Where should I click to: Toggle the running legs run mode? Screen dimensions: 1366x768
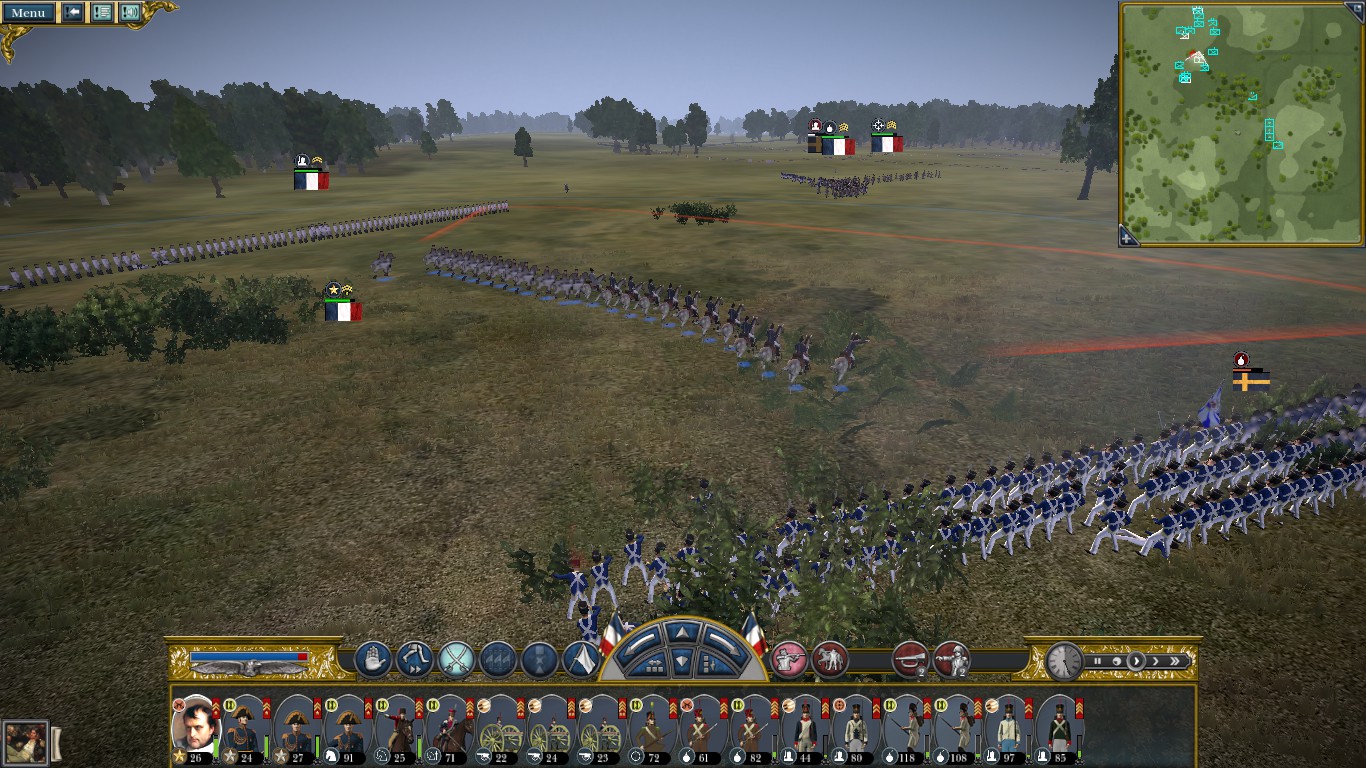(414, 660)
